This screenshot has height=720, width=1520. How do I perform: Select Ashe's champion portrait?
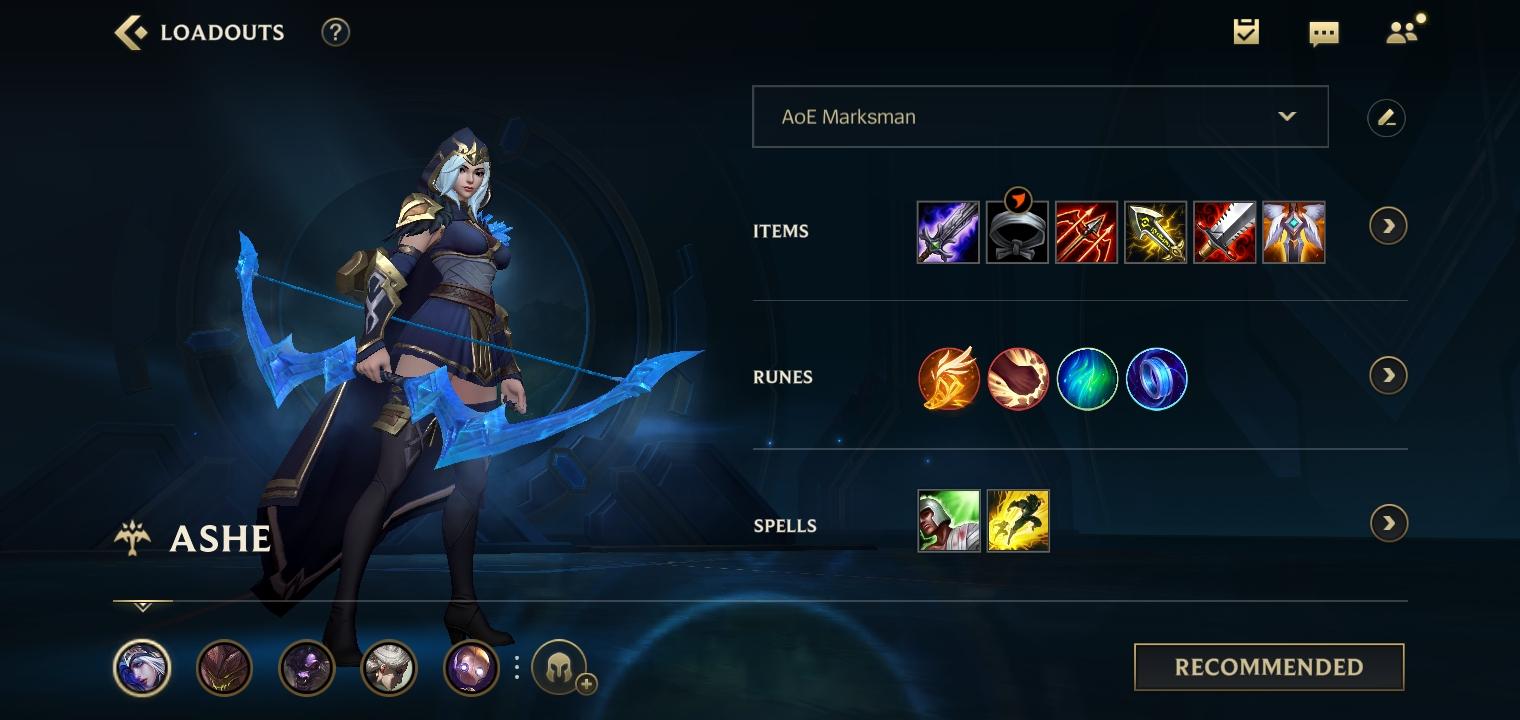click(x=142, y=667)
